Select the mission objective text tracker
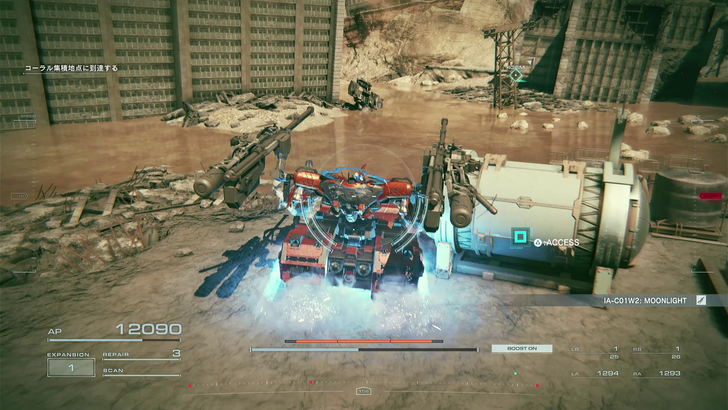The width and height of the screenshot is (728, 410). [x=71, y=68]
